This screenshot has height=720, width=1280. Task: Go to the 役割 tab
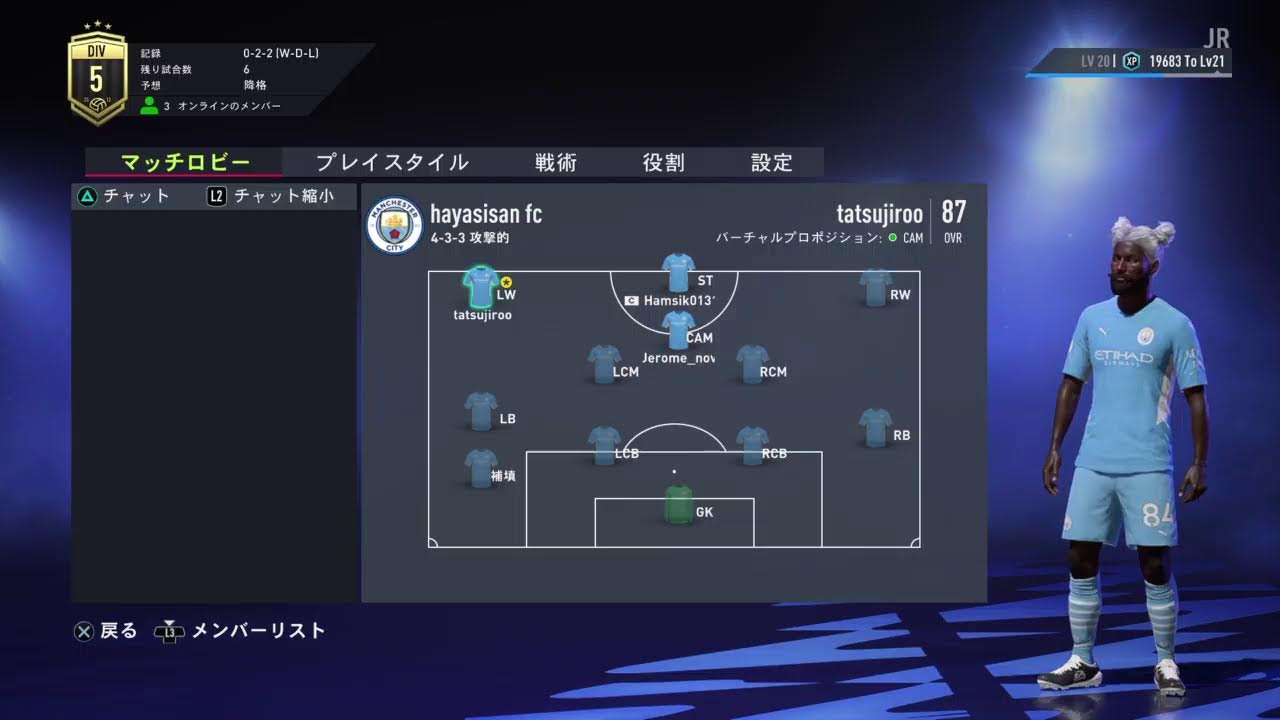663,163
